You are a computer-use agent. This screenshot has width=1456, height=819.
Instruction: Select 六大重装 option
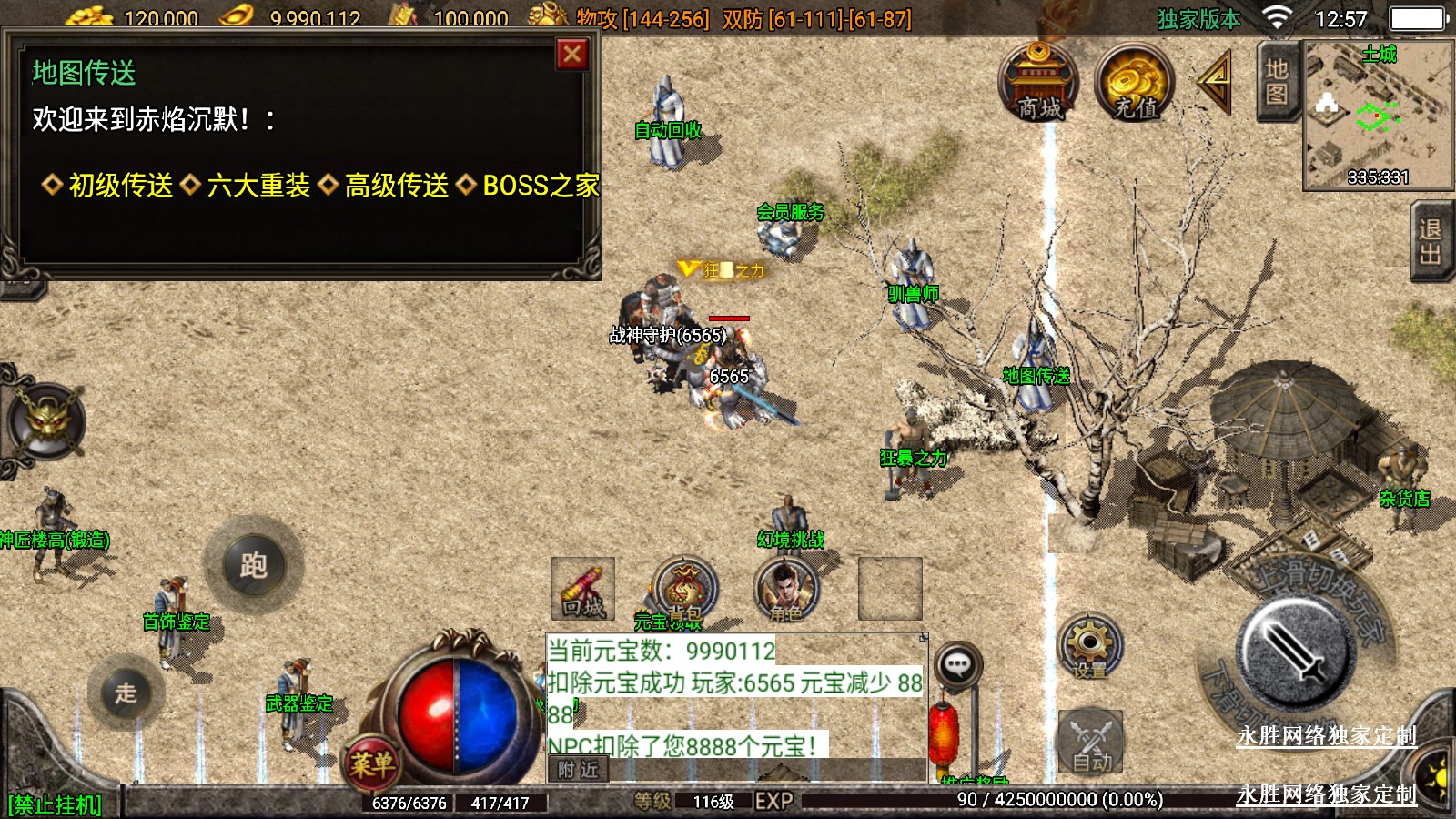258,186
